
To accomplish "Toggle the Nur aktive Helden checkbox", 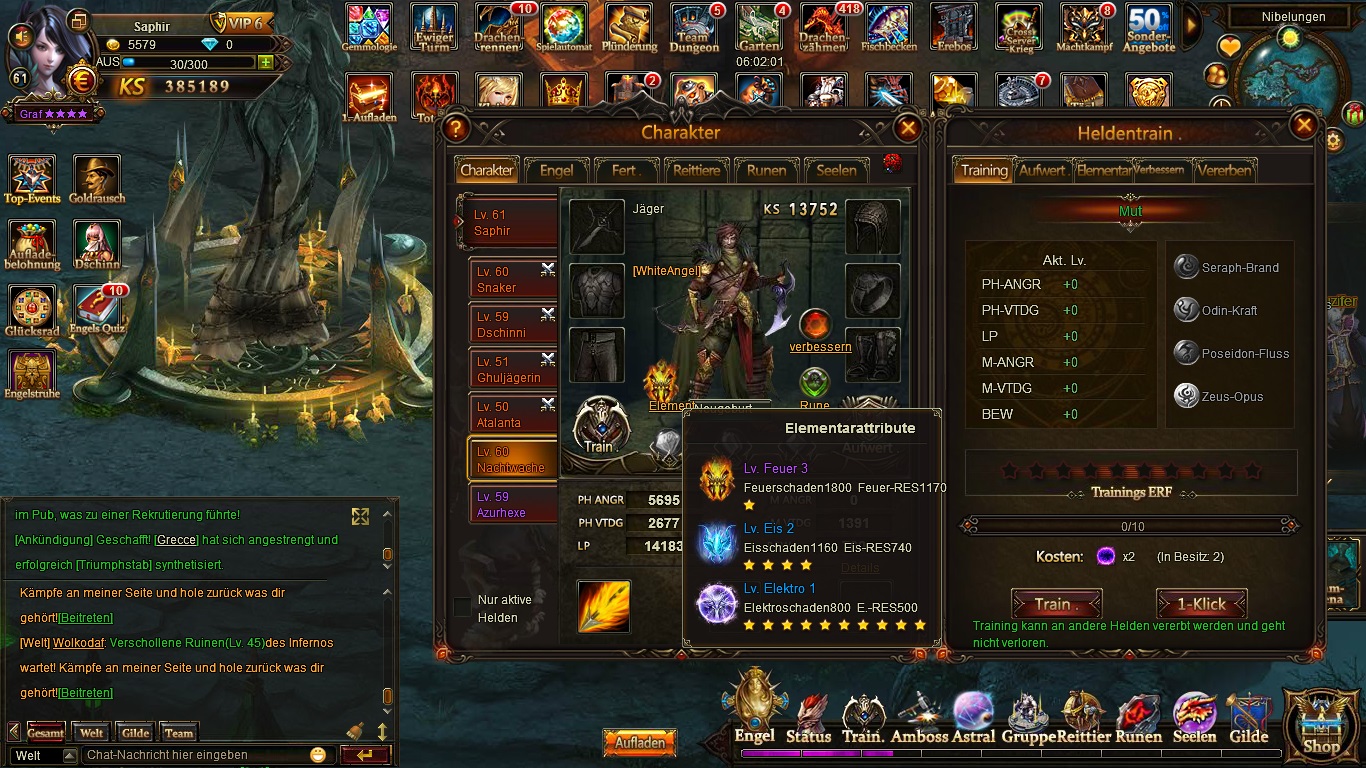I will tap(462, 607).
